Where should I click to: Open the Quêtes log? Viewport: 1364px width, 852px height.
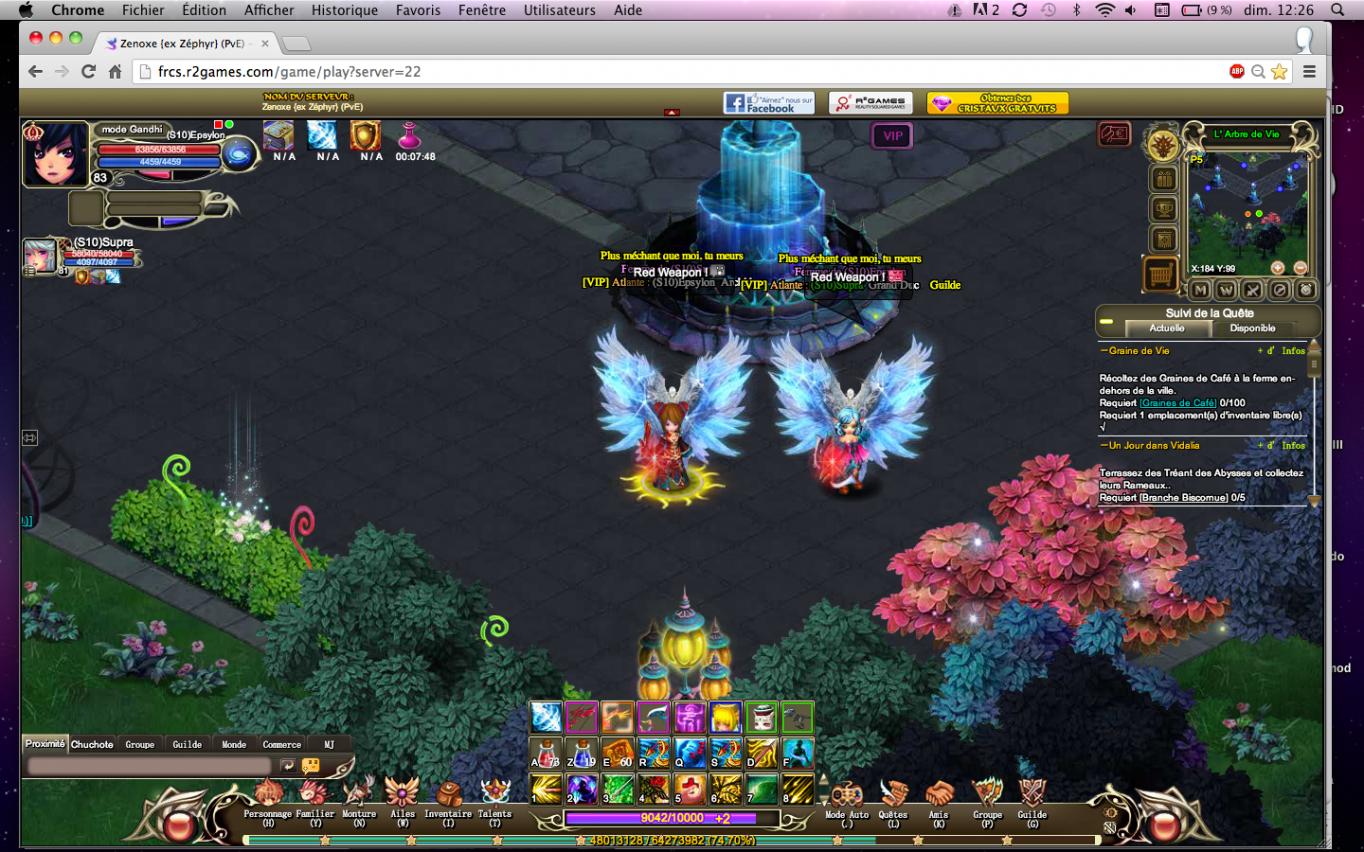(893, 797)
